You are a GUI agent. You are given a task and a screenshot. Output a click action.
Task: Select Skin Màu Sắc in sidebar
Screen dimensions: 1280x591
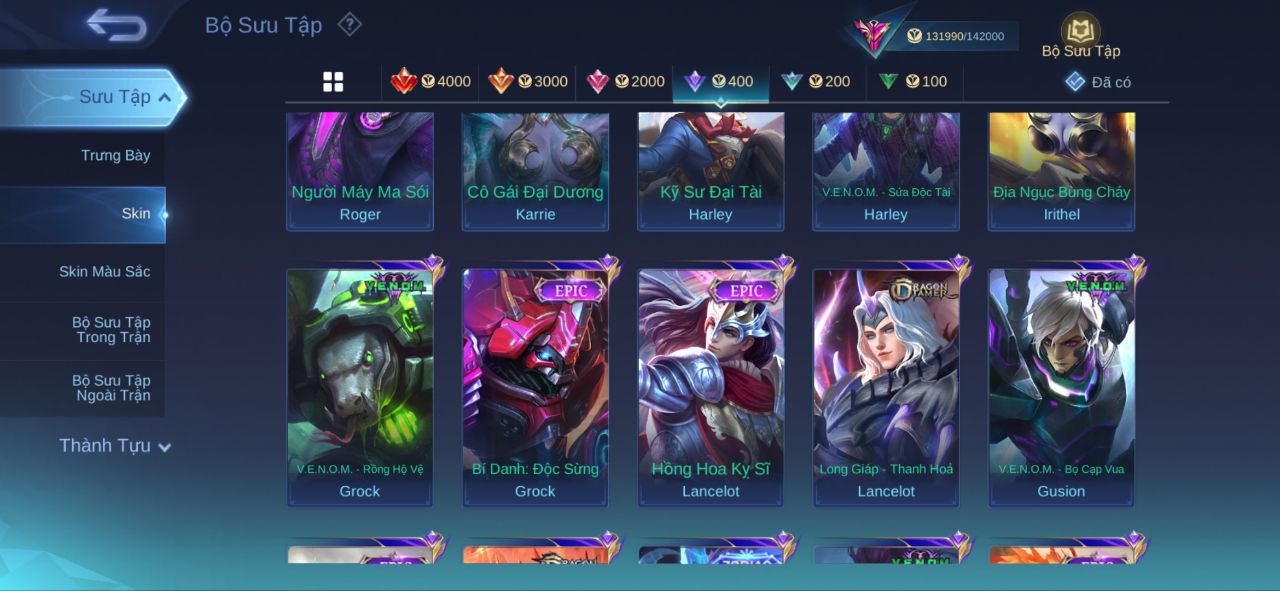click(x=104, y=272)
